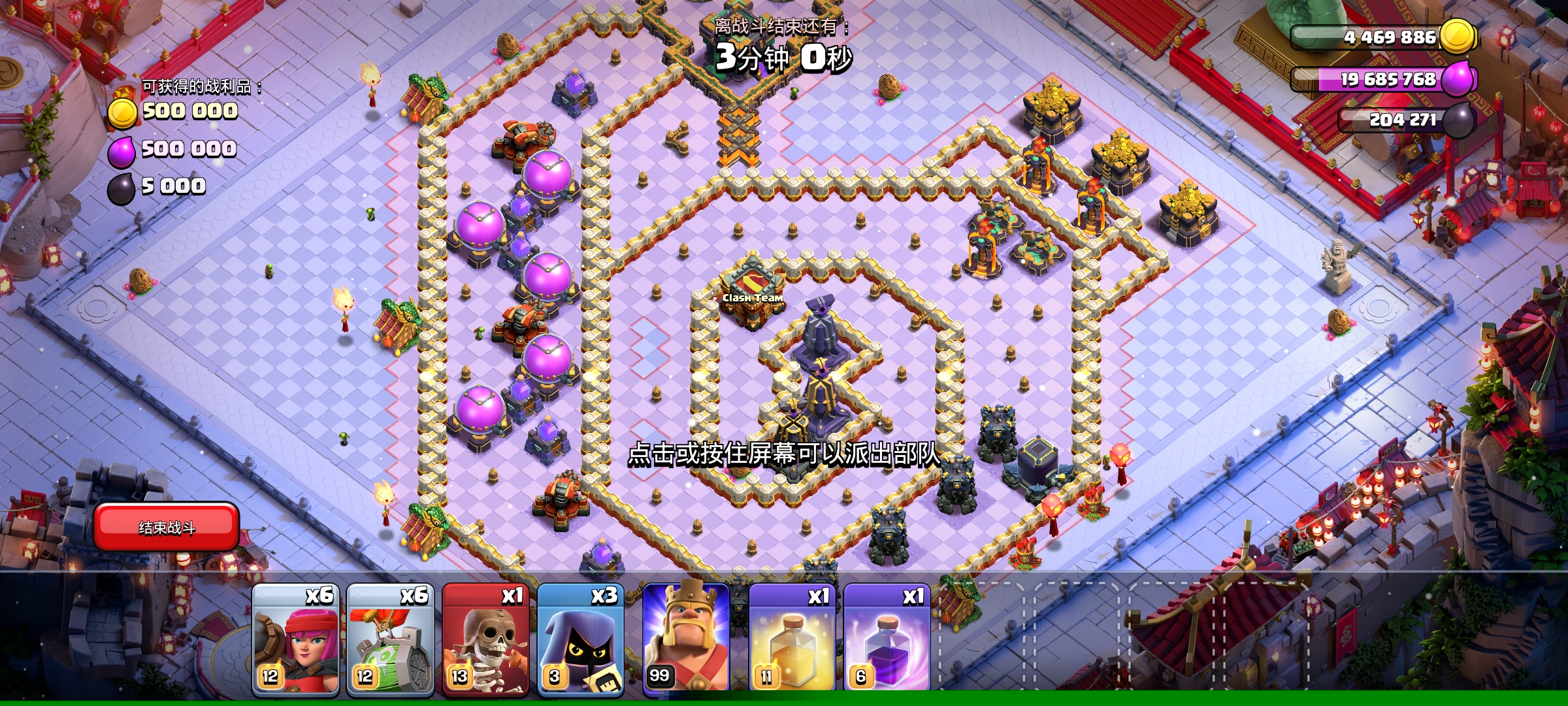1568x706 pixels.
Task: Select the Giant Skeleton troop card
Action: point(485,637)
